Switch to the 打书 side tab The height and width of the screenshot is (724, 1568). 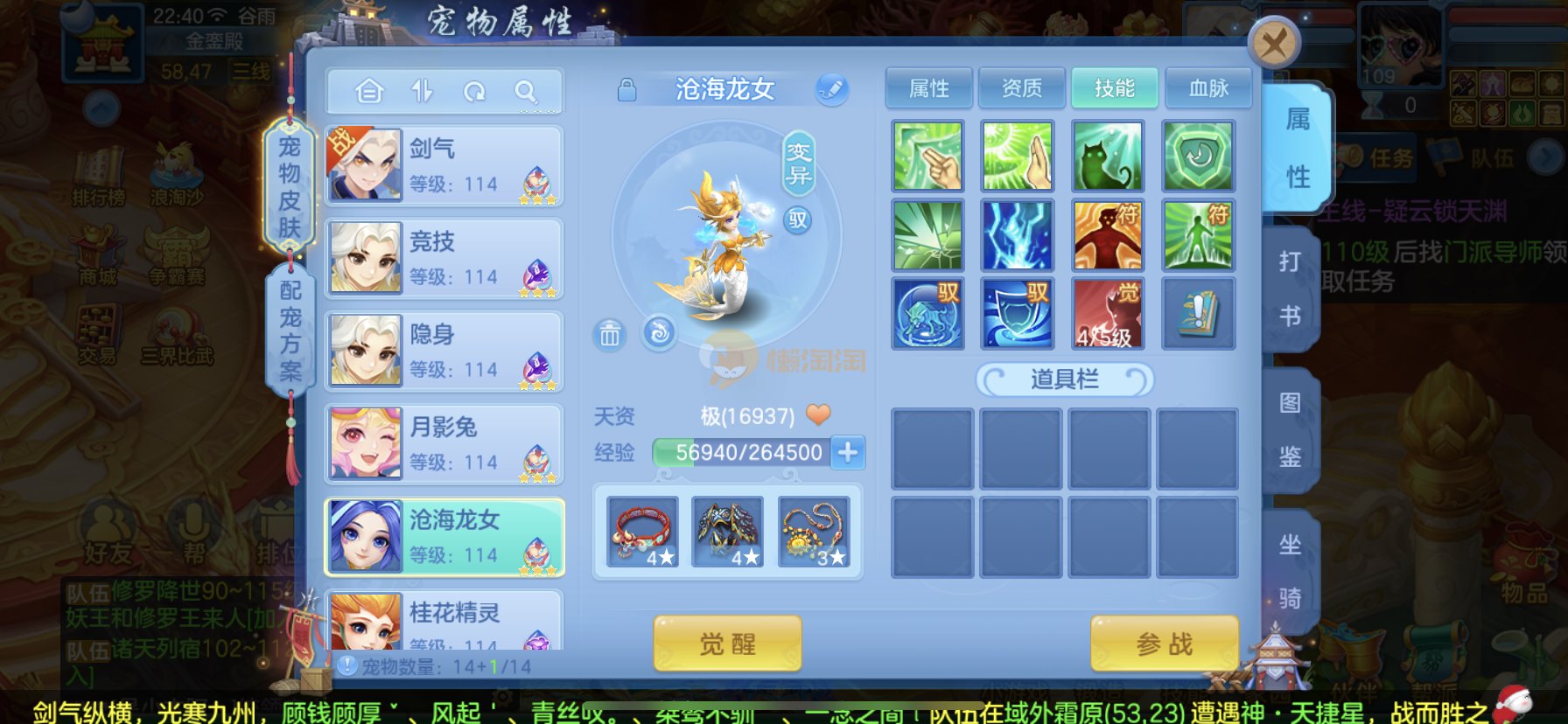[1290, 289]
